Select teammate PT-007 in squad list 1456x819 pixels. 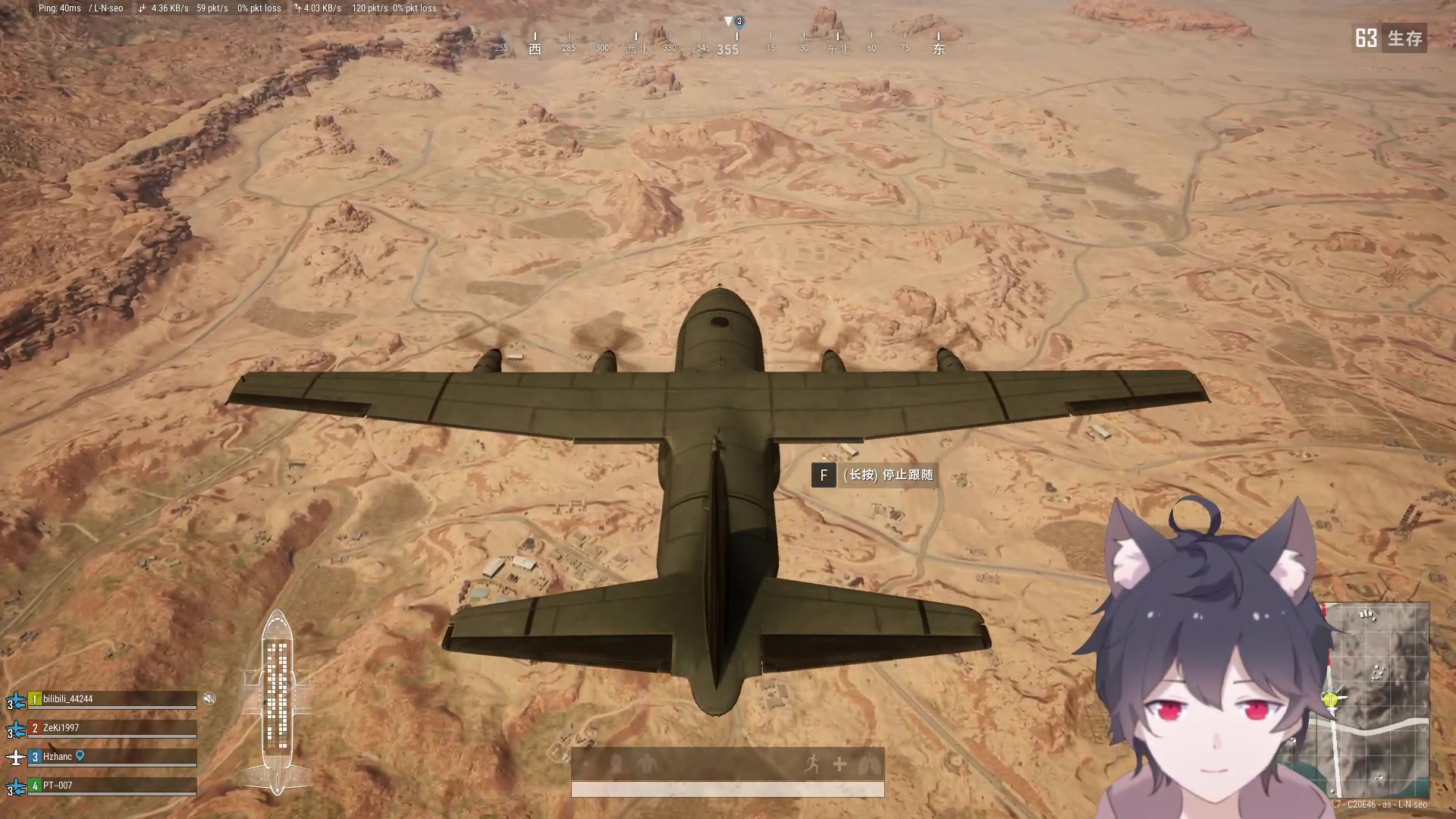click(x=58, y=786)
